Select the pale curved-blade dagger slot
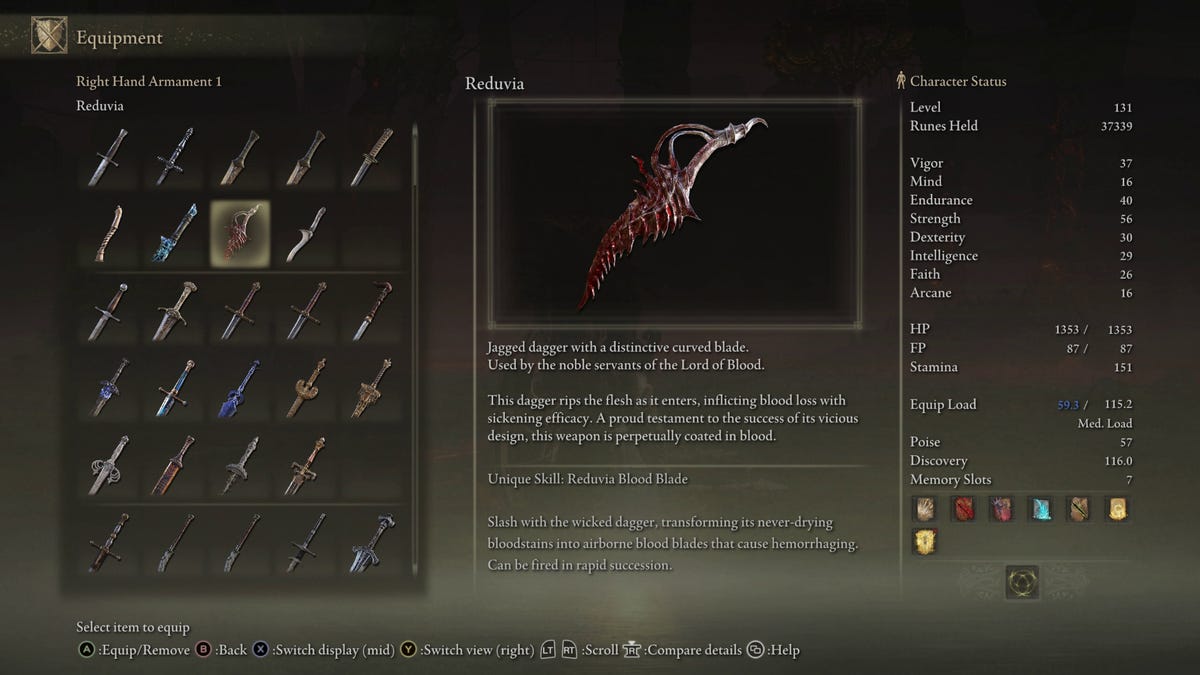 [x=305, y=233]
